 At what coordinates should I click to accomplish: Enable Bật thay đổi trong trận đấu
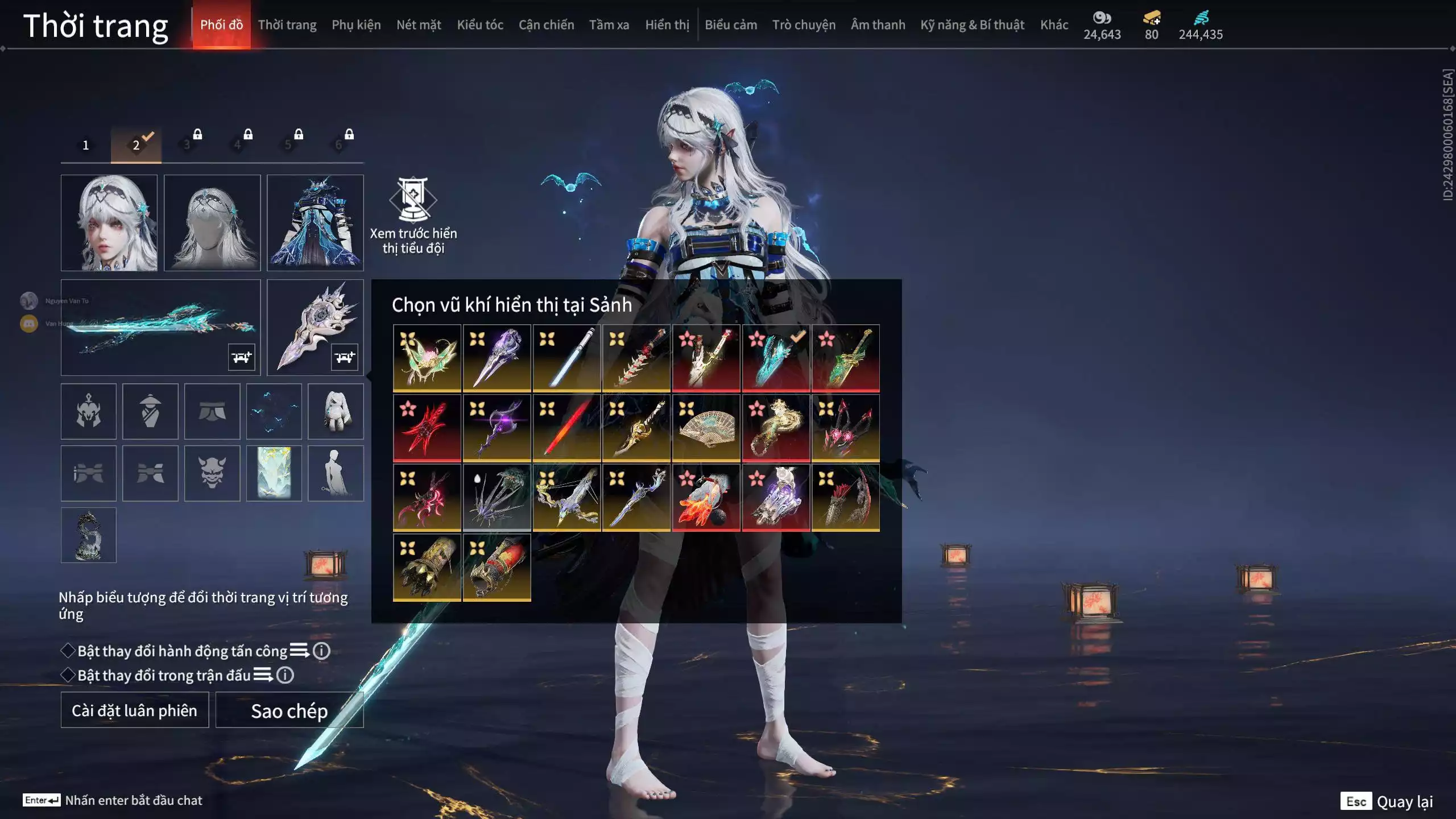pyautogui.click(x=68, y=675)
